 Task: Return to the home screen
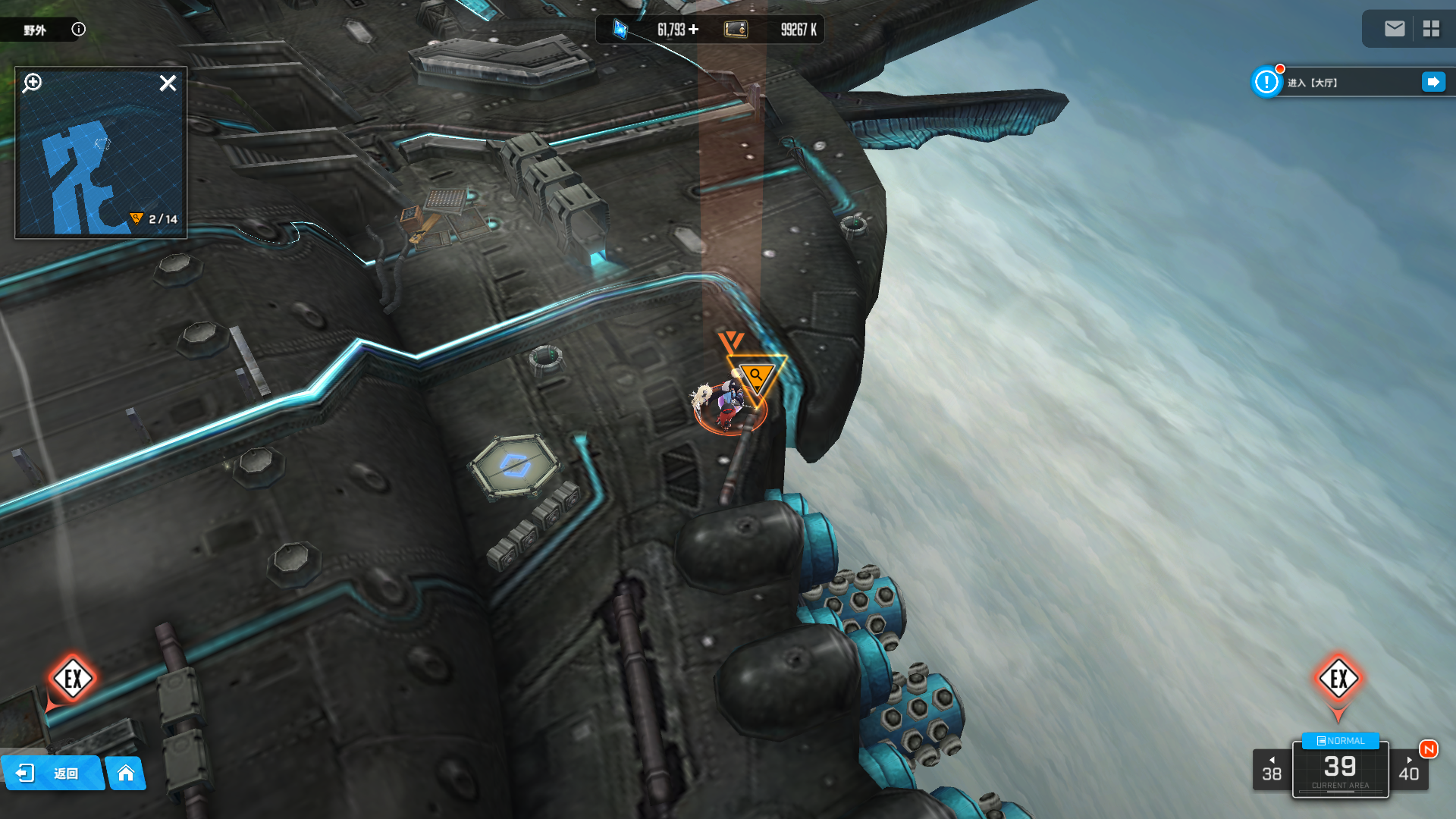(x=126, y=773)
